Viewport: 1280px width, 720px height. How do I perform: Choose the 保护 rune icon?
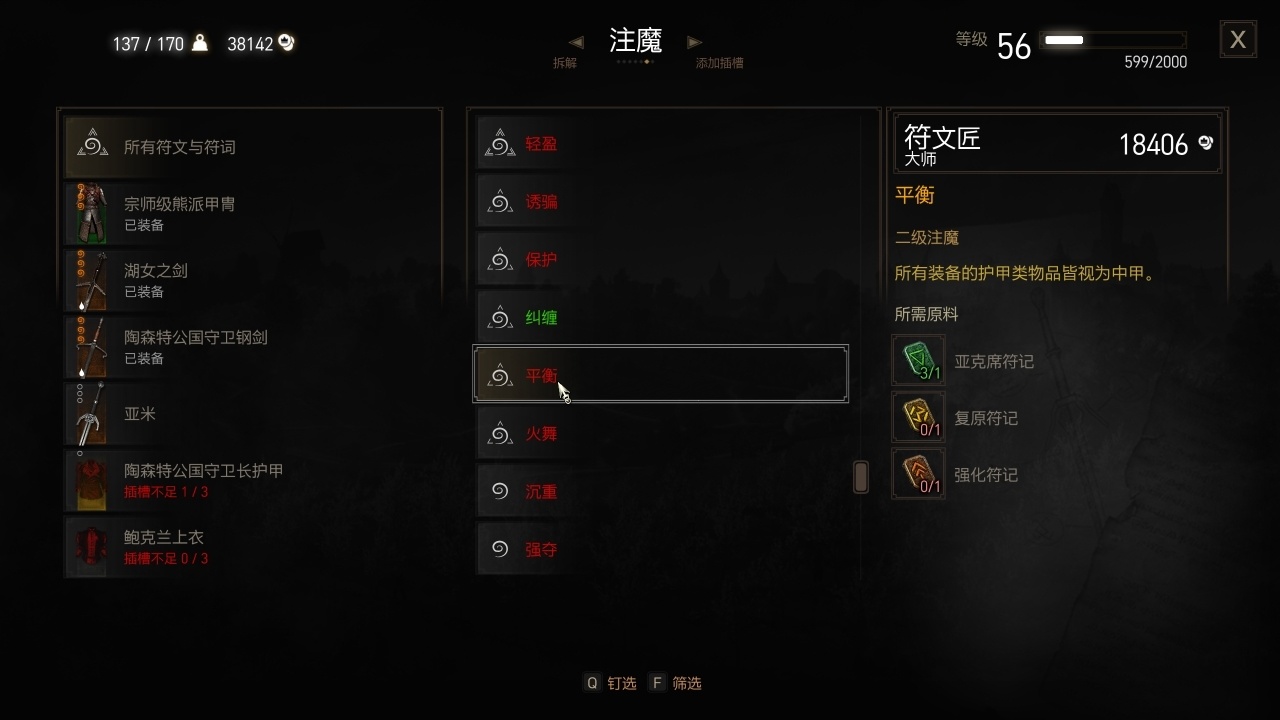click(499, 259)
